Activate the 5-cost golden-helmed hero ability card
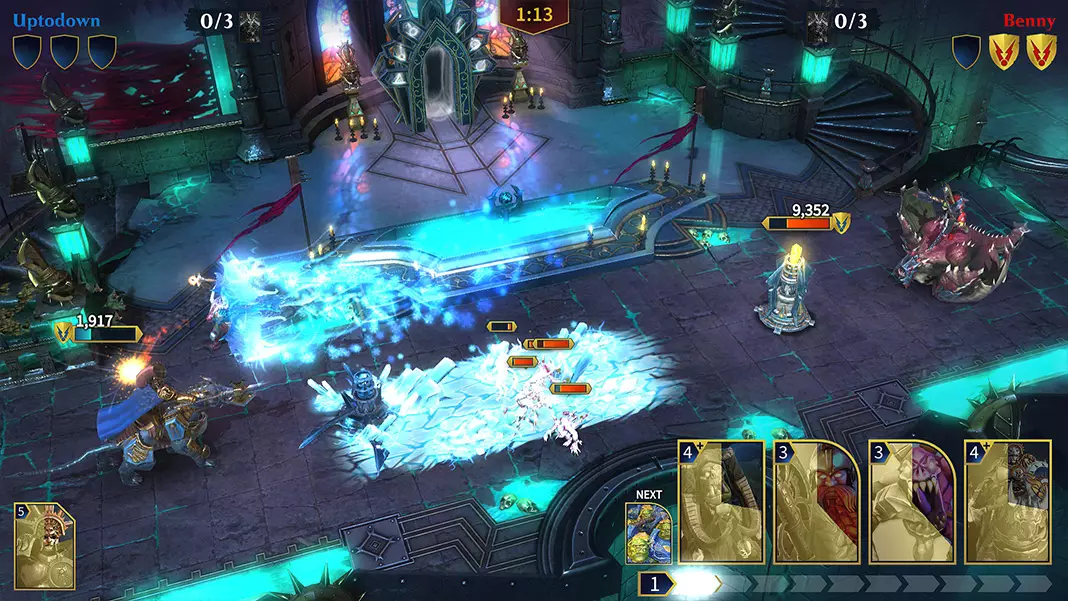This screenshot has height=601, width=1068. click(44, 545)
